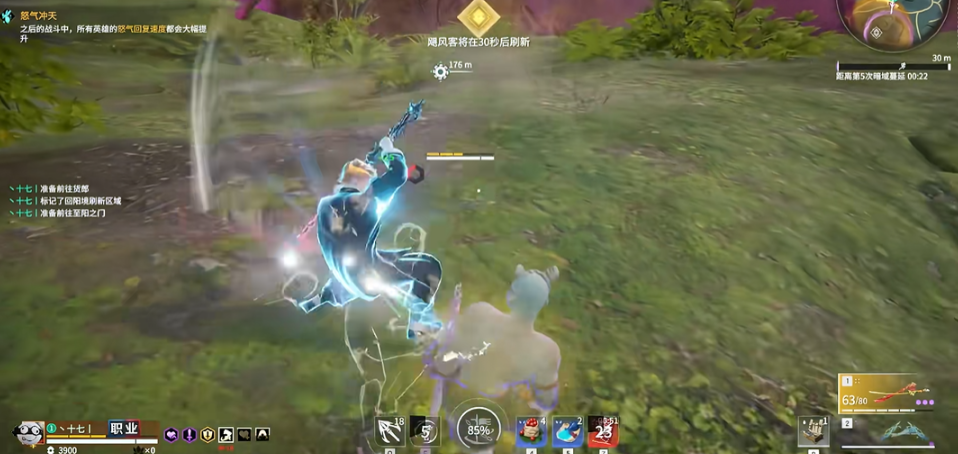Viewport: 958px width, 454px height.
Task: Select the 85% circular ultimate gauge
Action: 479,431
